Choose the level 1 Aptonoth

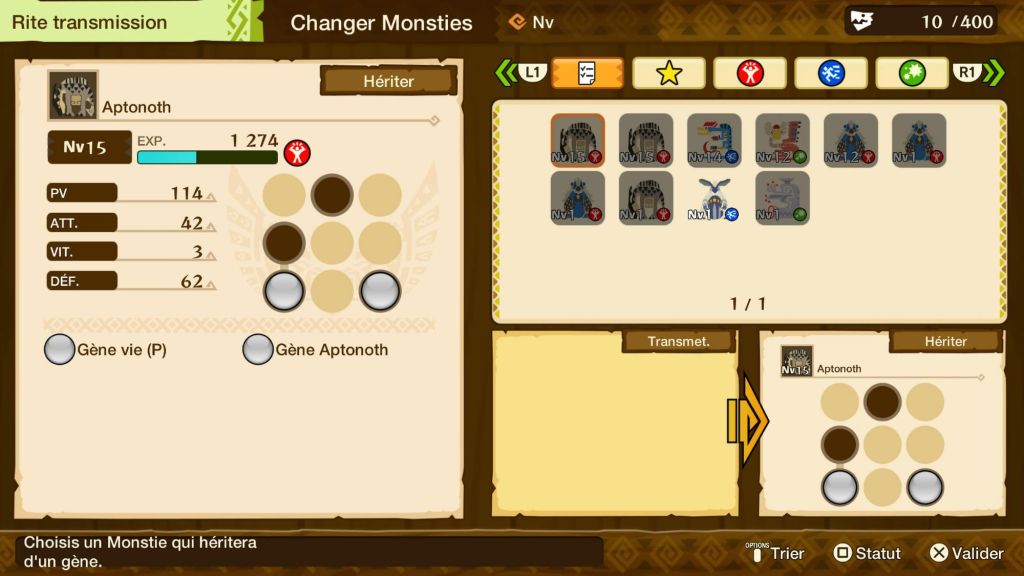pyautogui.click(x=645, y=197)
